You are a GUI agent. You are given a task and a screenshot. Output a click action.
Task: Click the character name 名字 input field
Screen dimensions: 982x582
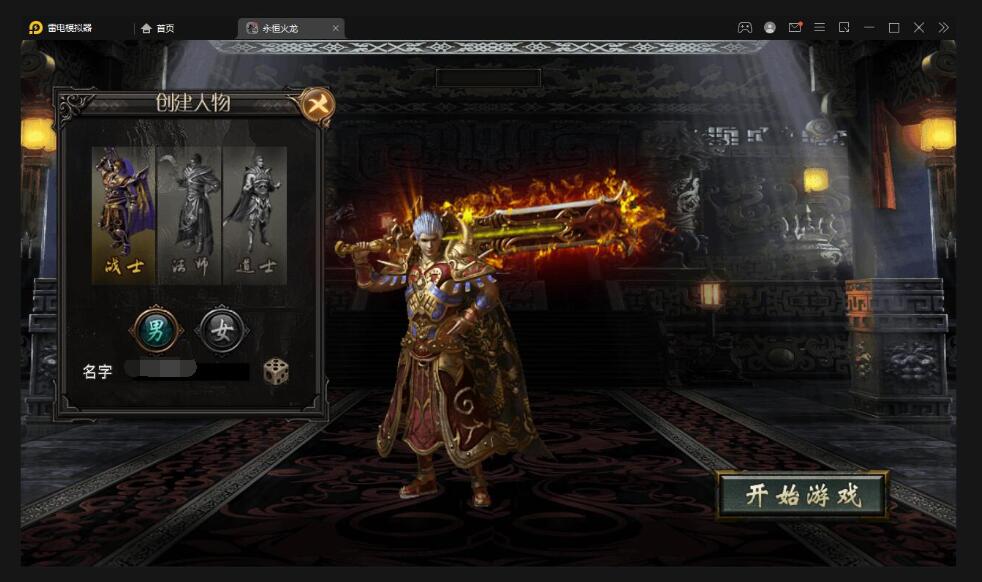tap(190, 372)
